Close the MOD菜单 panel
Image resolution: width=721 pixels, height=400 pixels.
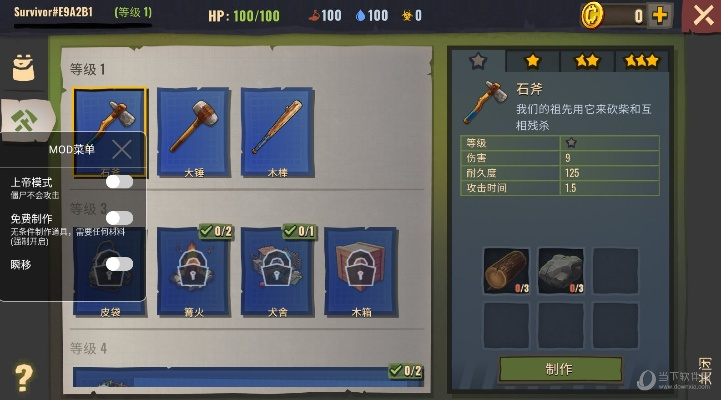pyautogui.click(x=122, y=150)
